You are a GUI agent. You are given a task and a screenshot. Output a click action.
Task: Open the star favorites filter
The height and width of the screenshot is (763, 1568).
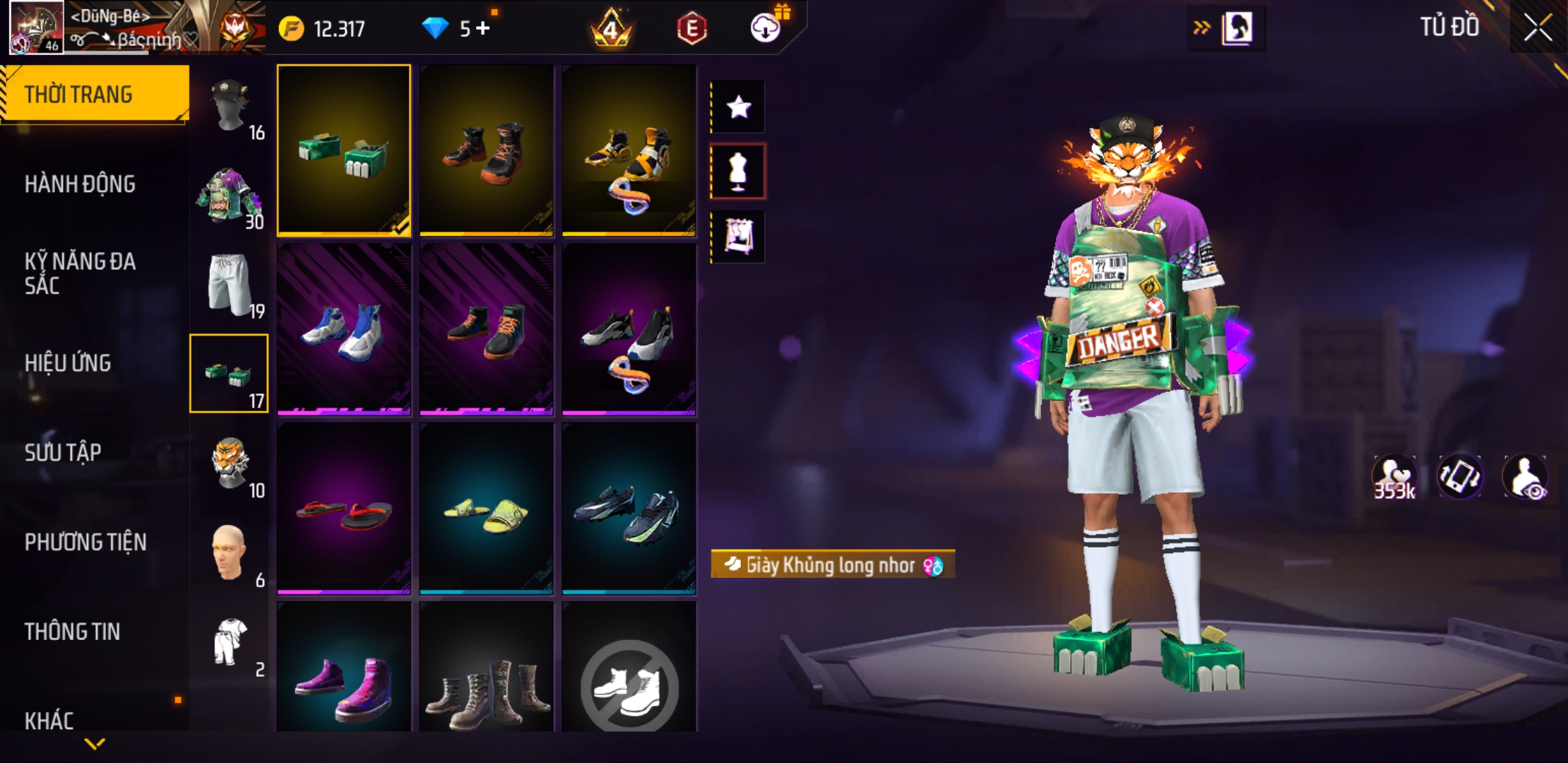pyautogui.click(x=738, y=107)
